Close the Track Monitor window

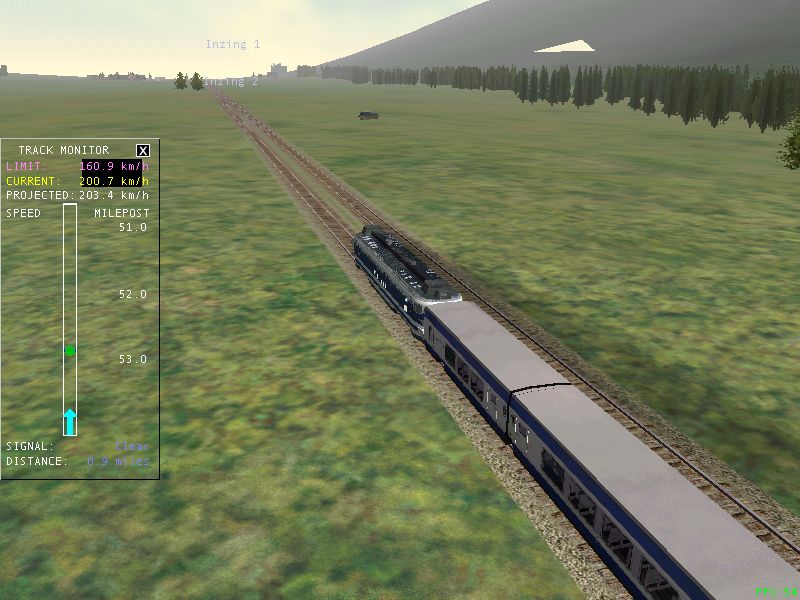pyautogui.click(x=143, y=150)
